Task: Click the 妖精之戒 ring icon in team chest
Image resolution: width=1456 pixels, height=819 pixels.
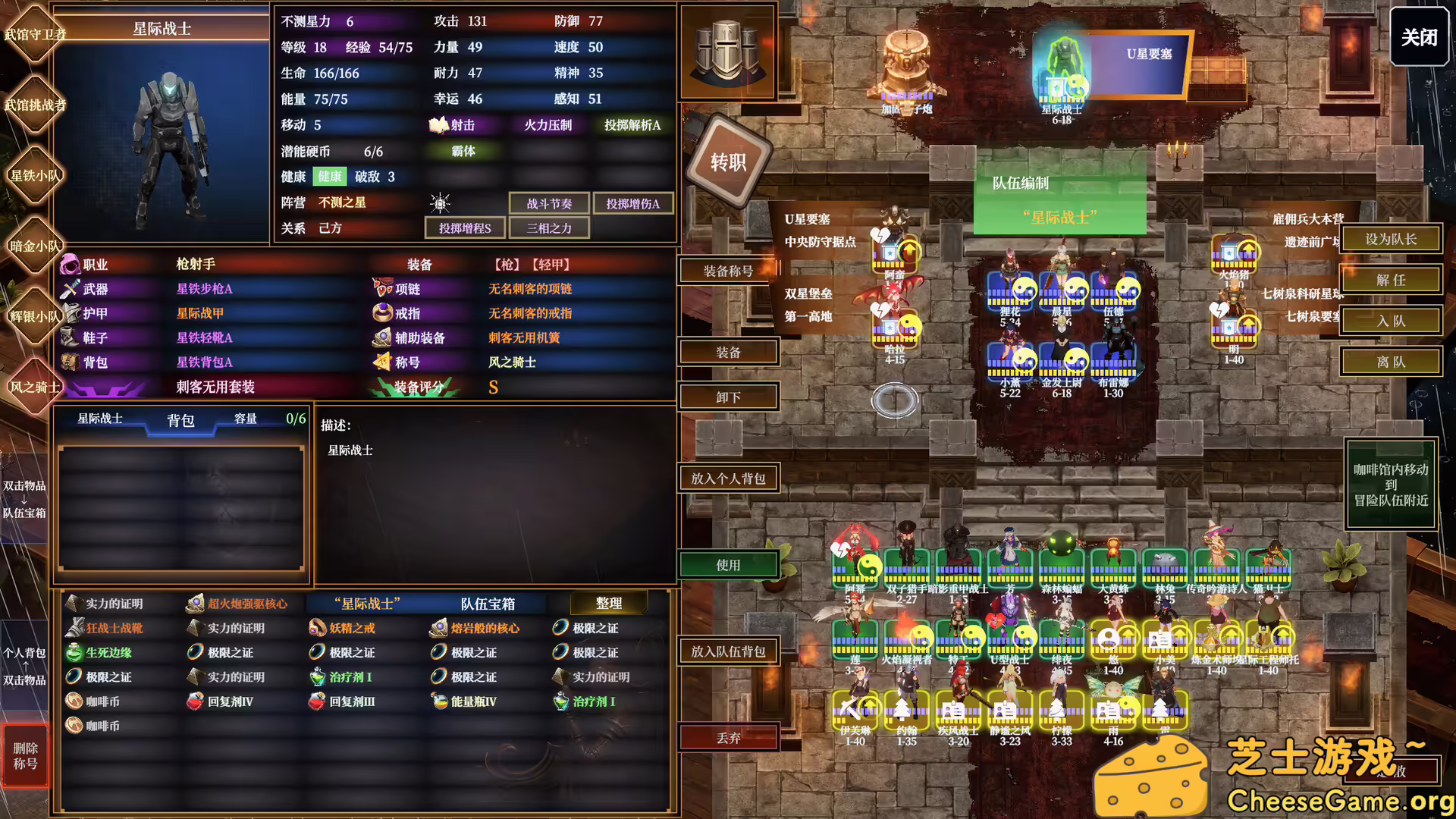Action: [316, 628]
